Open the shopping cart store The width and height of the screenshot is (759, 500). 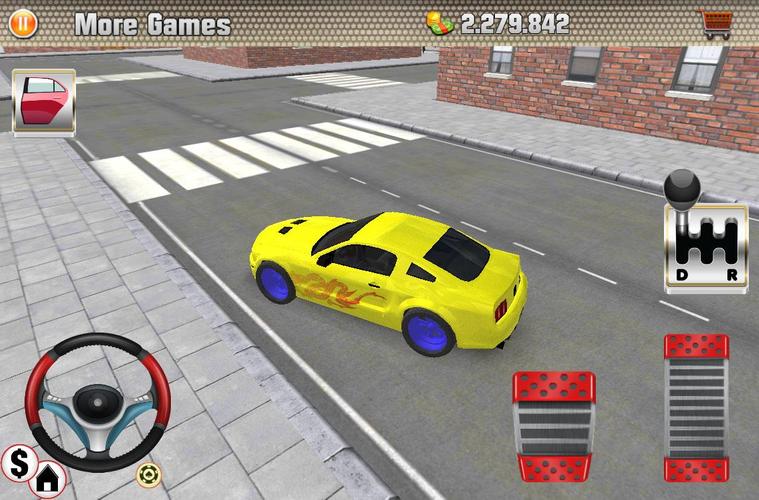[714, 23]
